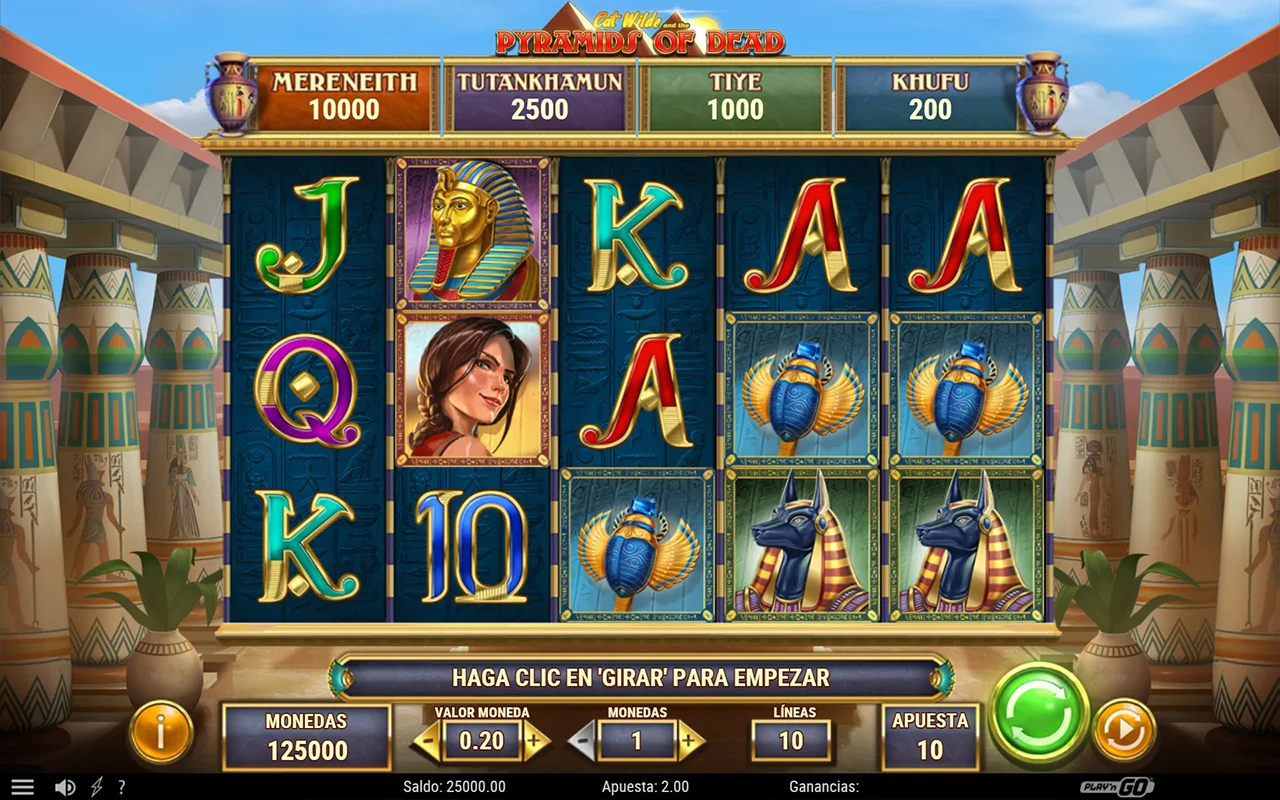The width and height of the screenshot is (1280, 800).
Task: Raise the Monedas coin count
Action: (690, 741)
